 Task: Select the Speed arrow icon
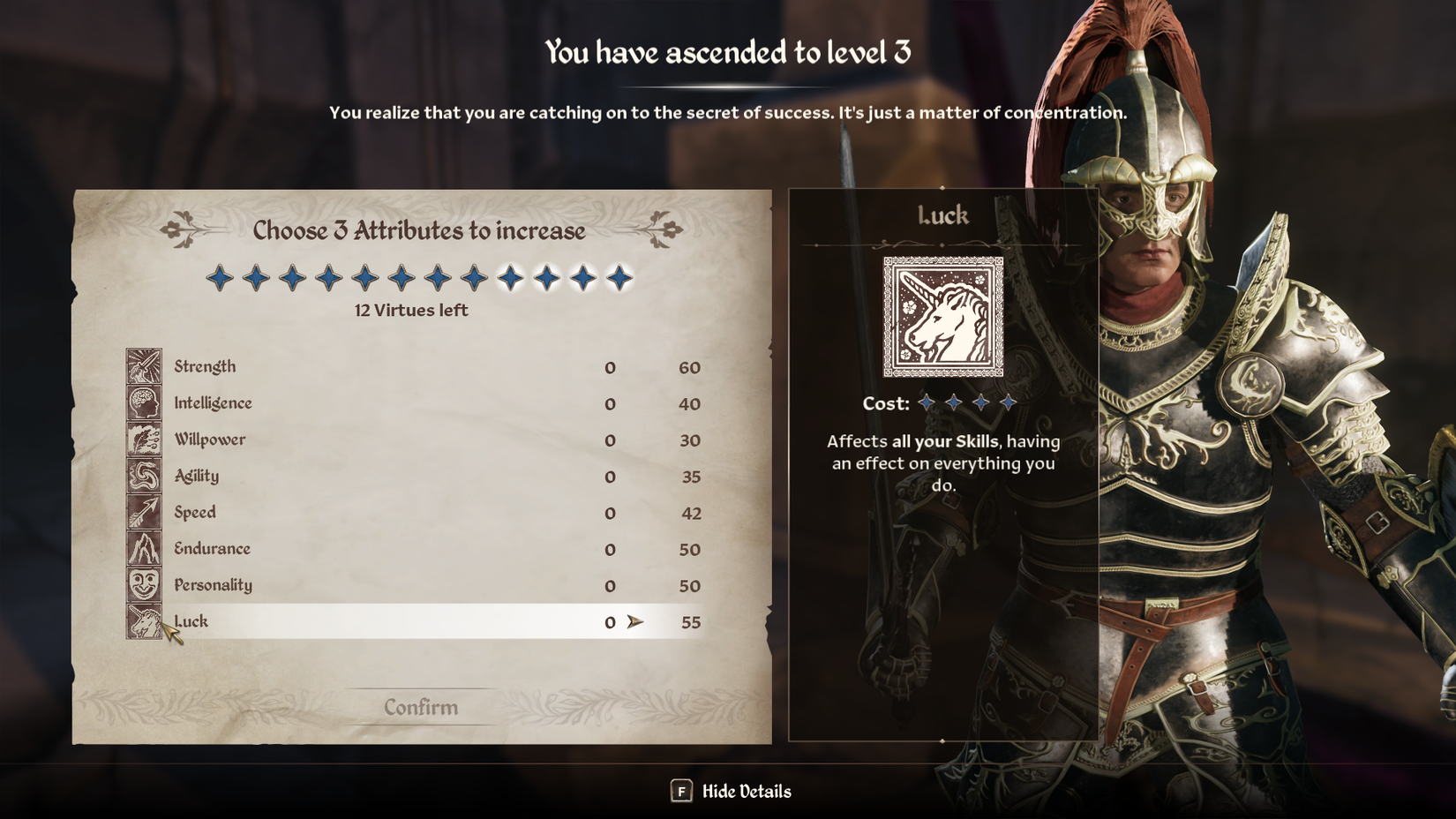(x=144, y=512)
